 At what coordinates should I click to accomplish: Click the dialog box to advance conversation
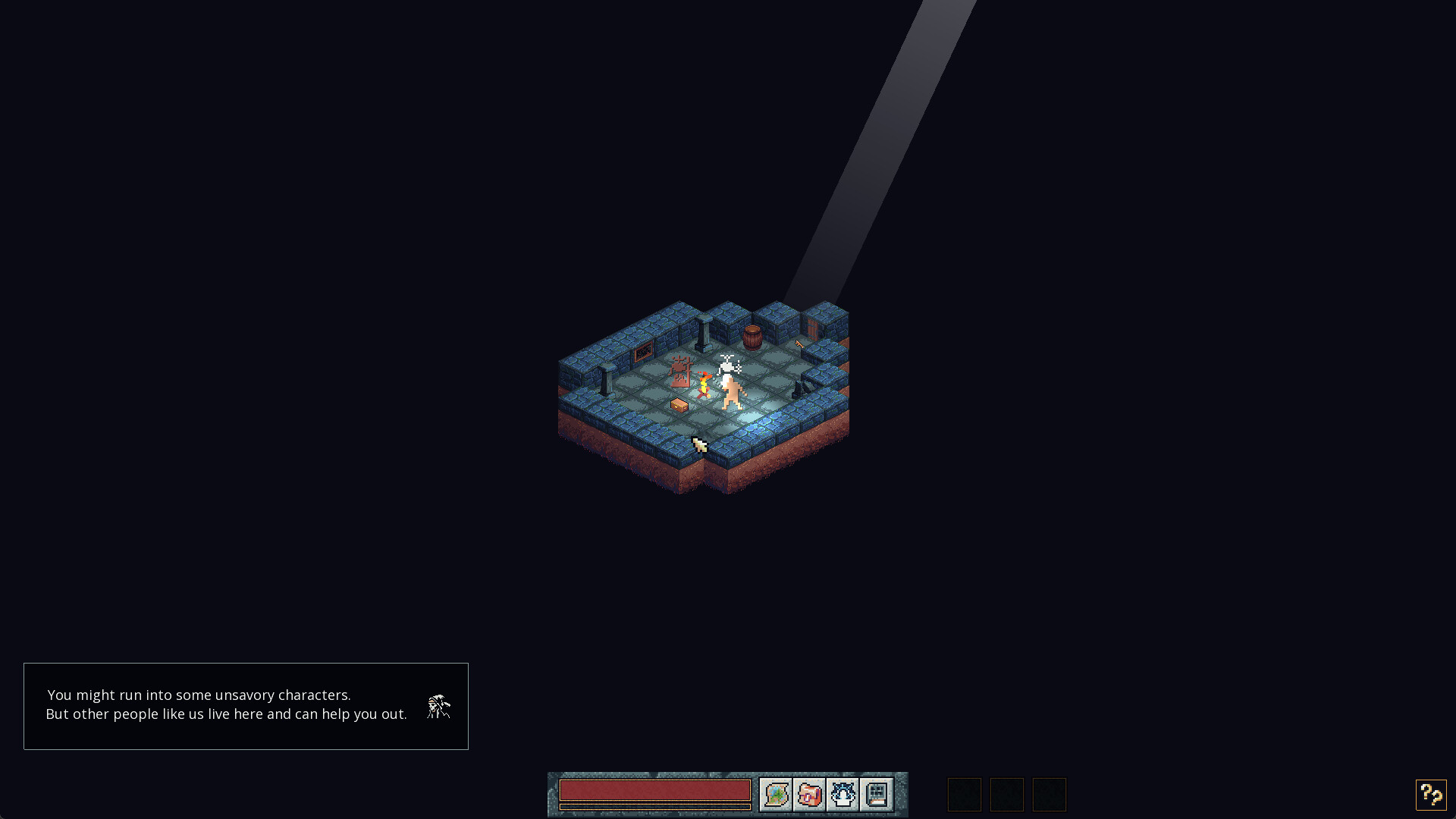coord(246,706)
